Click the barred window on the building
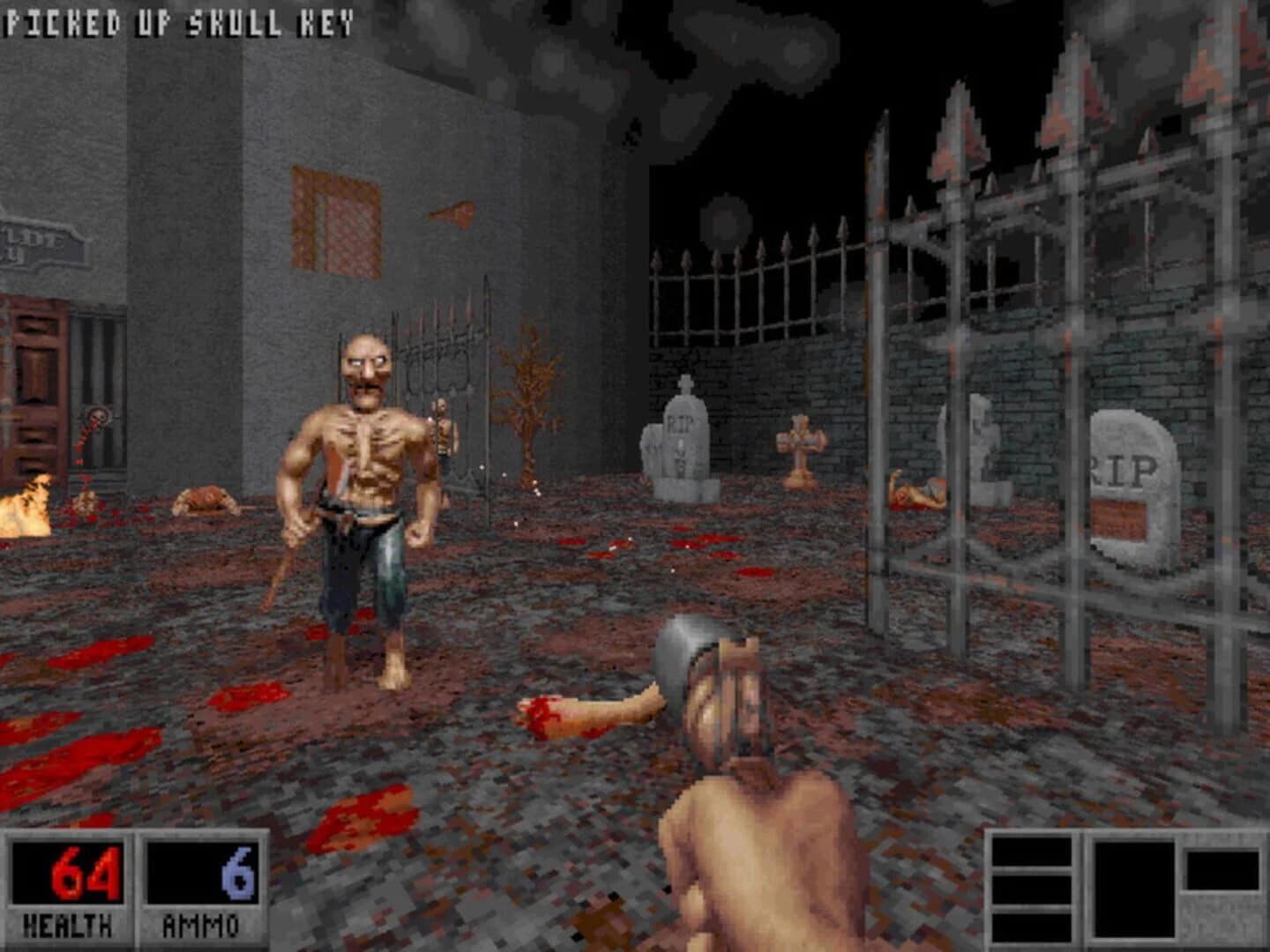 point(333,220)
